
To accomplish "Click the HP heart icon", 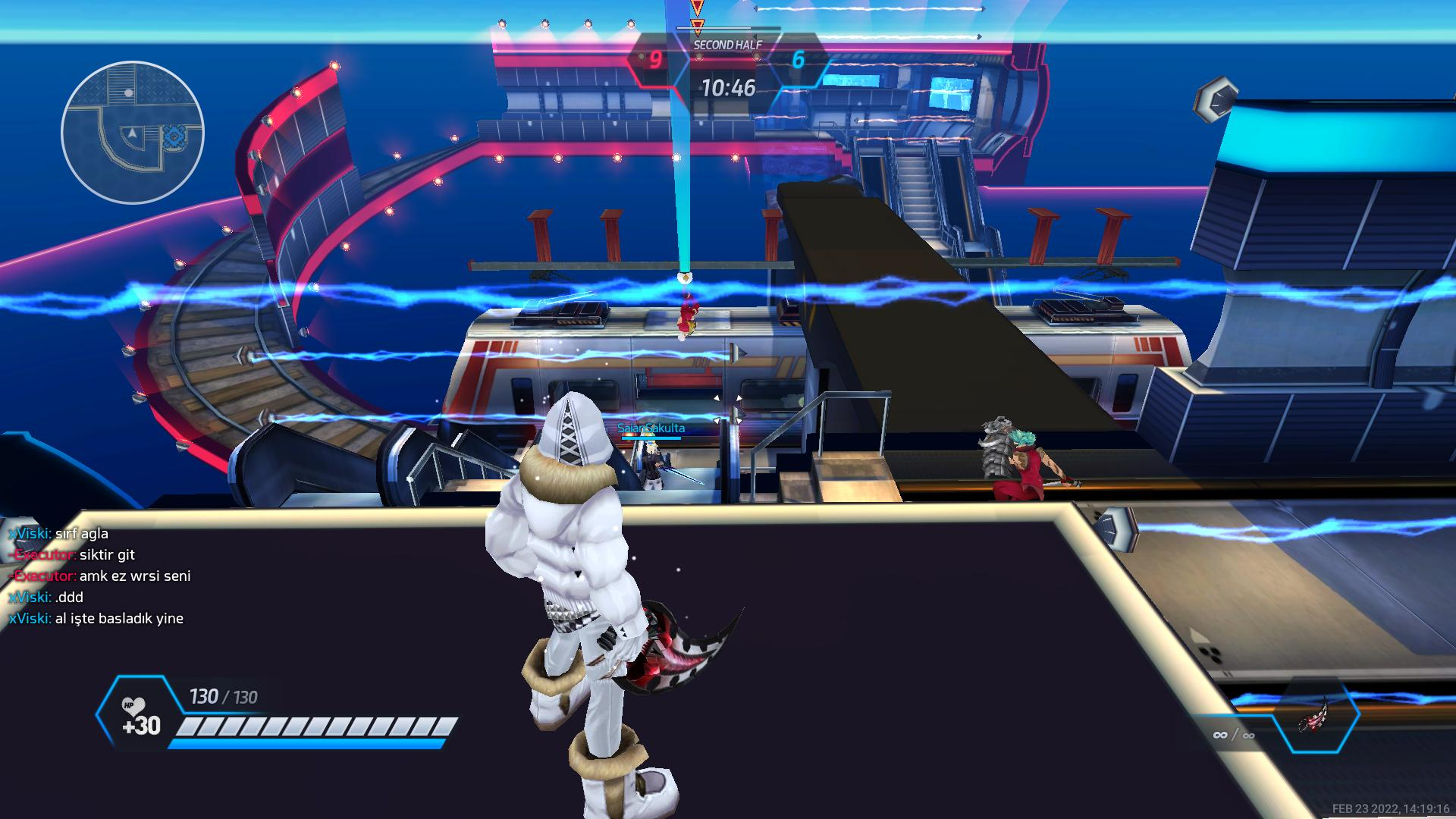I will coord(133,707).
